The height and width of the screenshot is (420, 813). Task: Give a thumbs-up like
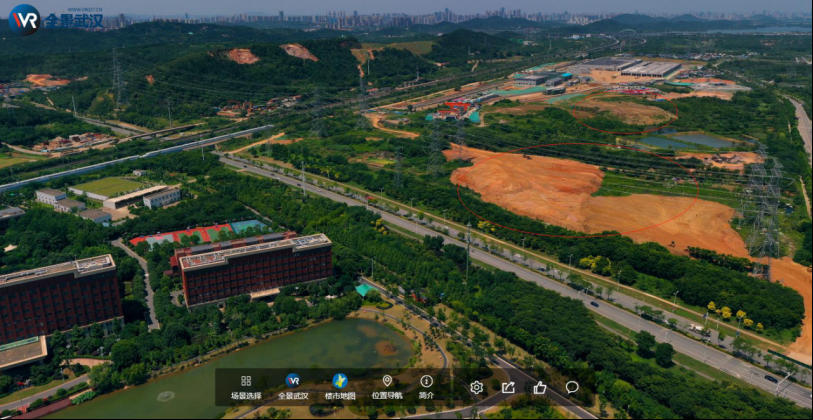[x=540, y=388]
